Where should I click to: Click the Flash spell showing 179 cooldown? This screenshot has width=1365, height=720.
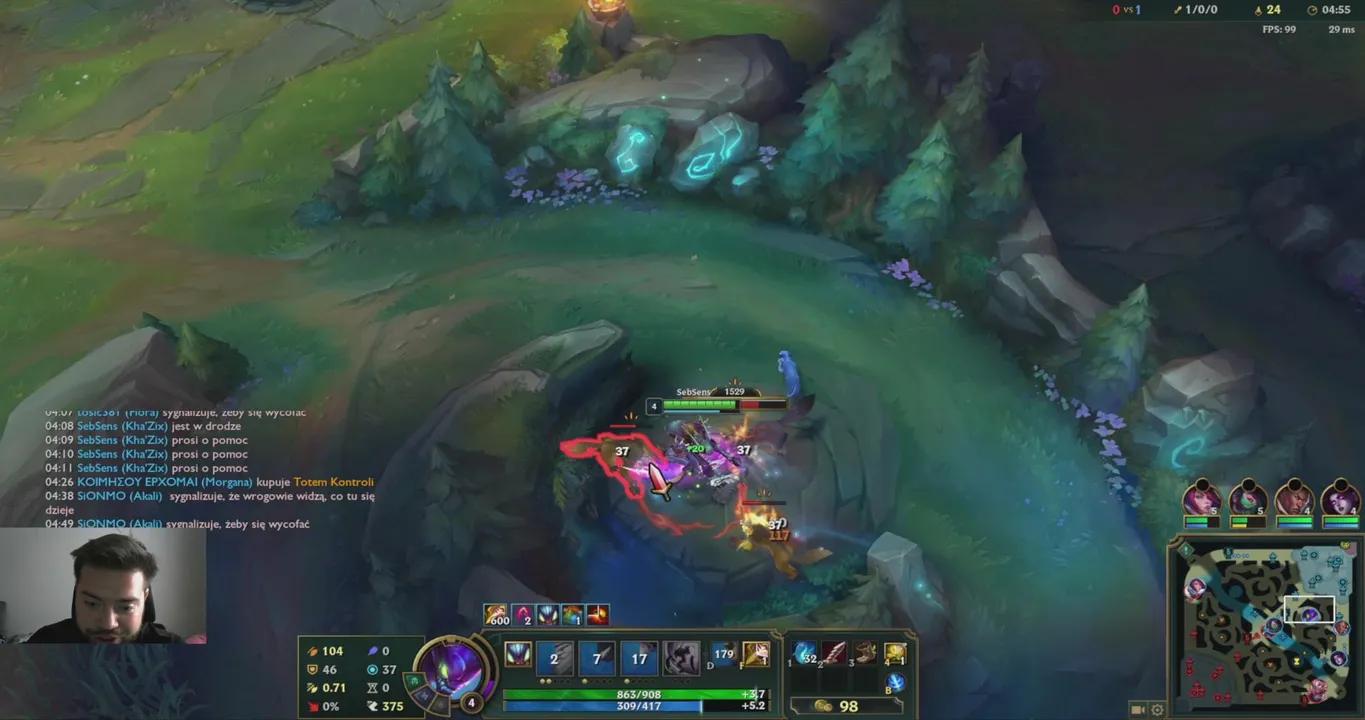[723, 655]
